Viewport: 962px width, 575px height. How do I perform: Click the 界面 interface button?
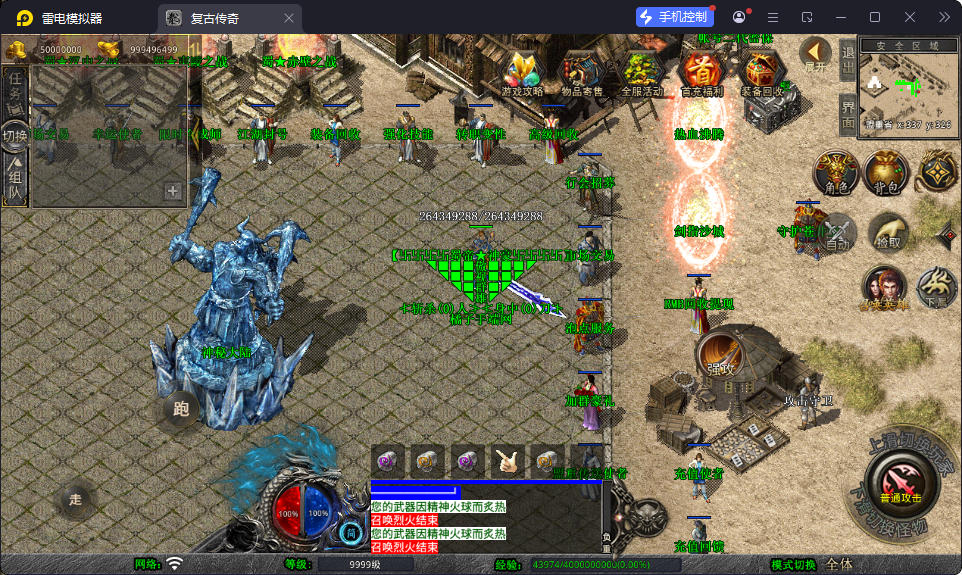(x=848, y=115)
